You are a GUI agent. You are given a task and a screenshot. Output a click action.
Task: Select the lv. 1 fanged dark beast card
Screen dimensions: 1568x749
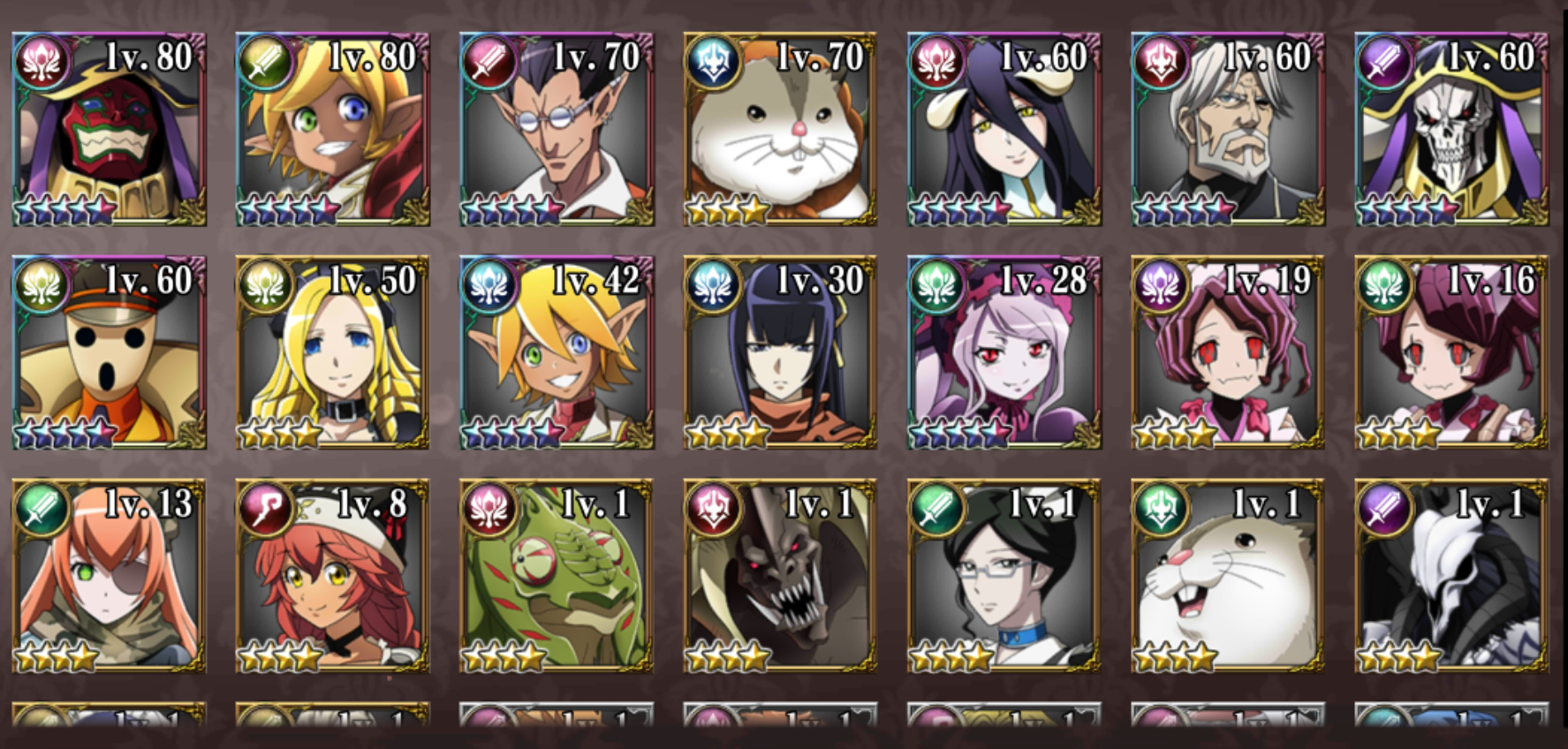781,577
